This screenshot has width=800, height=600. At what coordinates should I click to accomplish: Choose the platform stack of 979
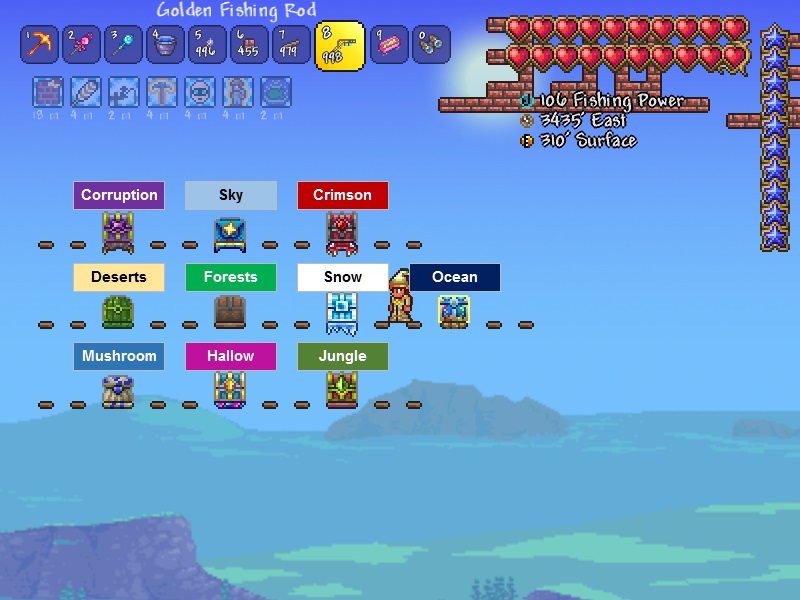tap(291, 45)
